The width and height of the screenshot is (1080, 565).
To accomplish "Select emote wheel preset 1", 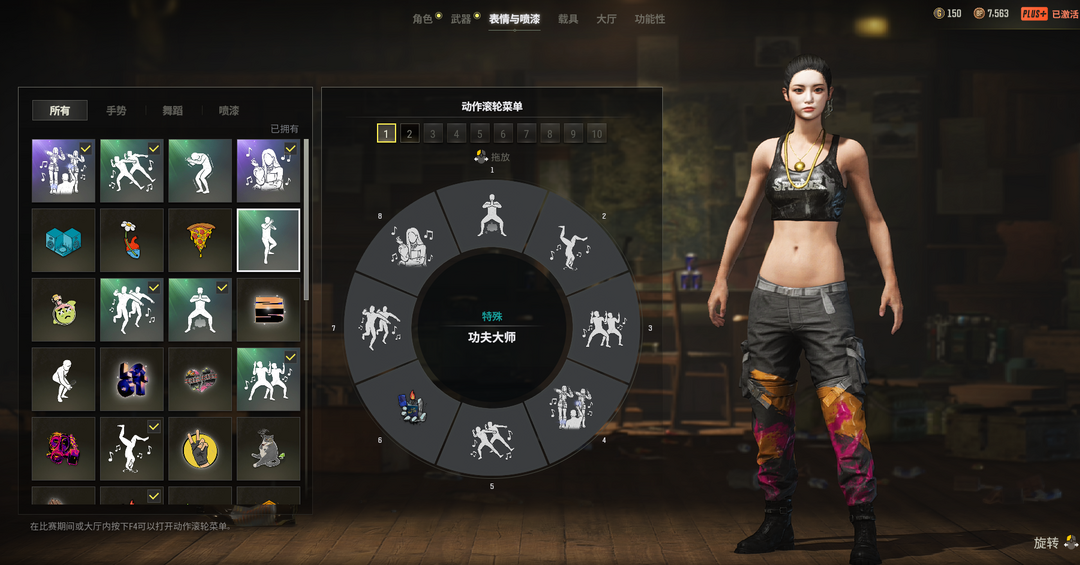I will pyautogui.click(x=386, y=134).
